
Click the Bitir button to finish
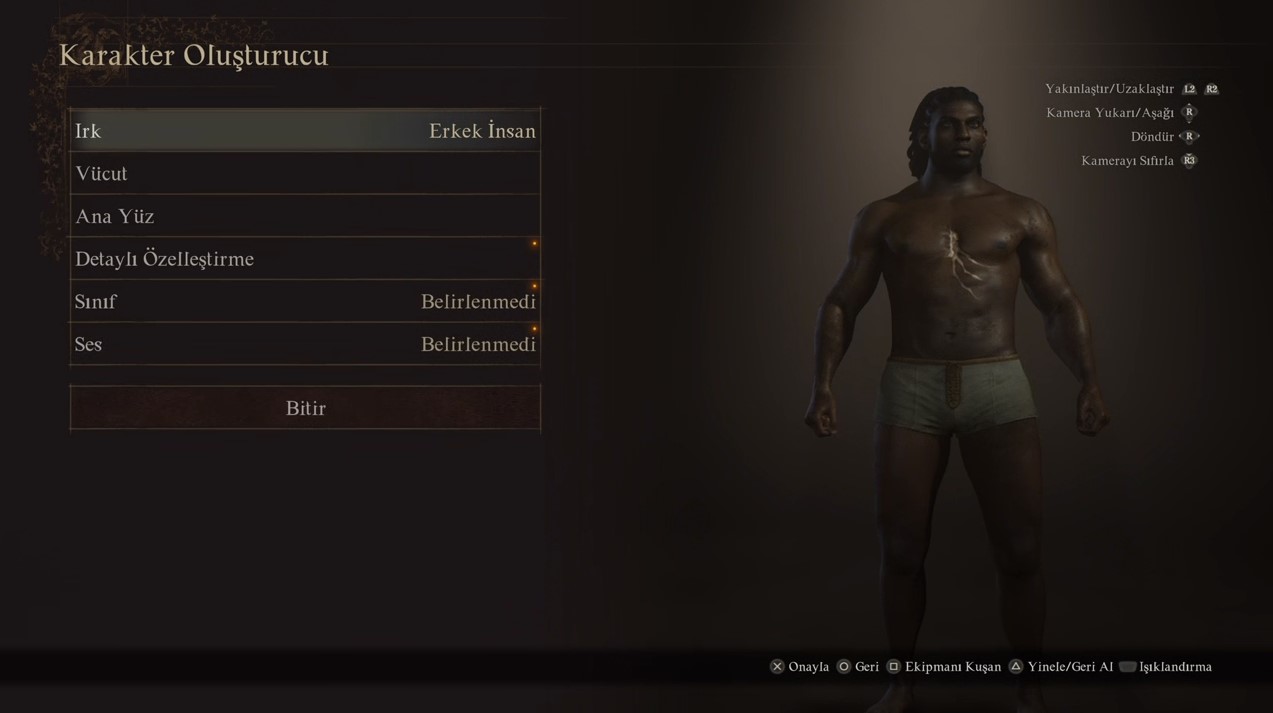click(x=305, y=408)
